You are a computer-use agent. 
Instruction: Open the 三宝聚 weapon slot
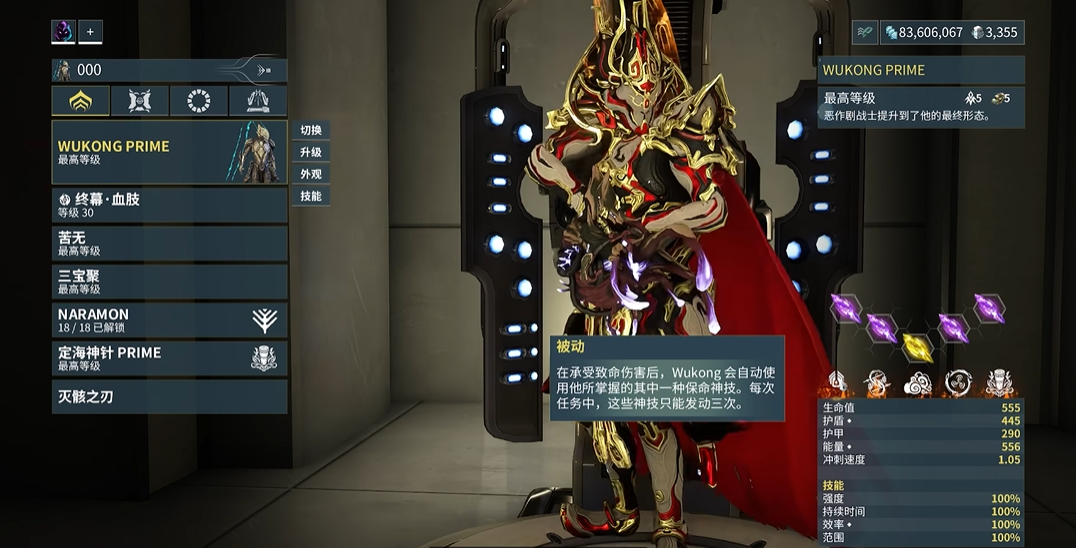[x=169, y=281]
